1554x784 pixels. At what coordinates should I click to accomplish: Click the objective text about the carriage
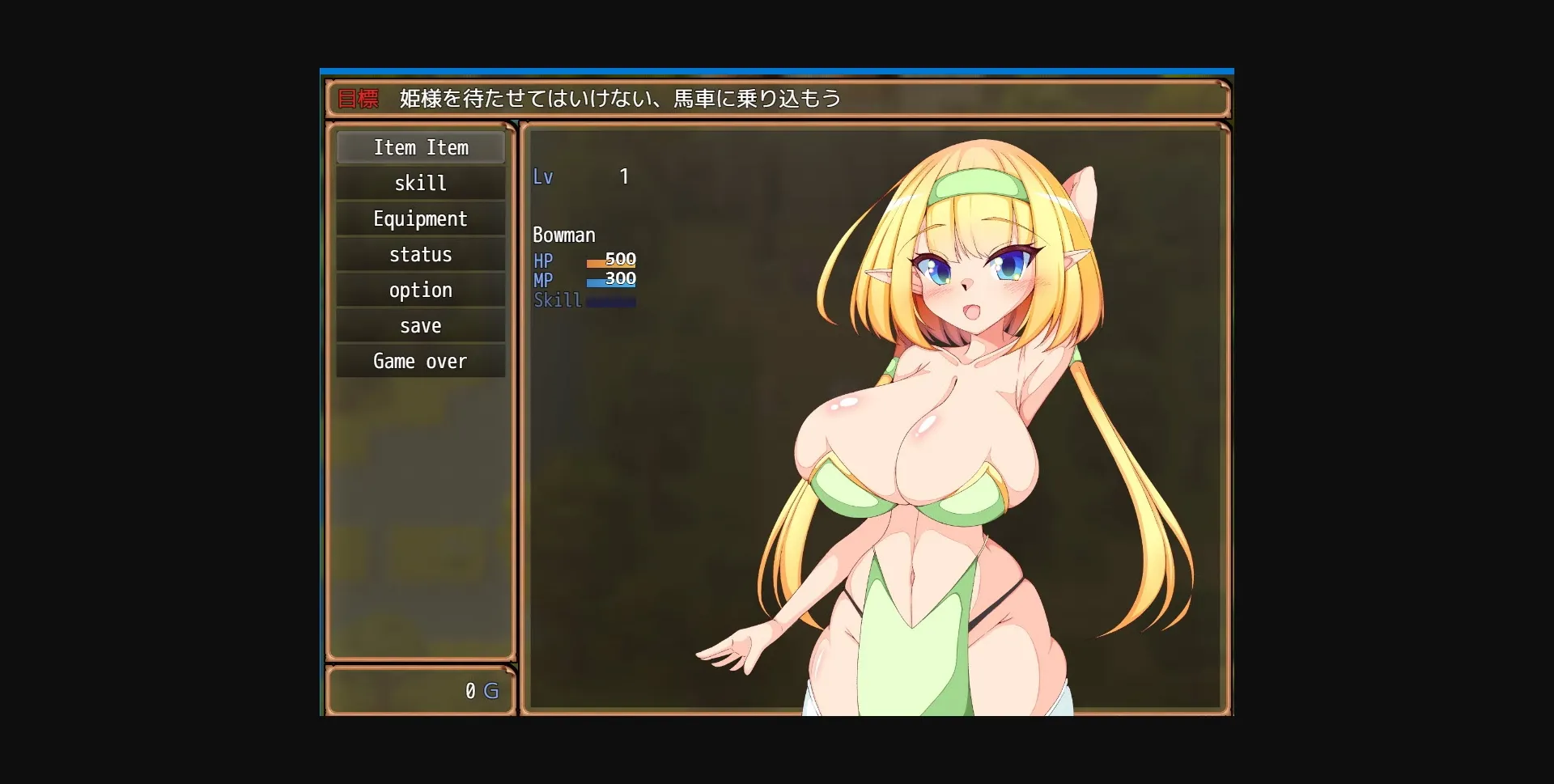618,98
